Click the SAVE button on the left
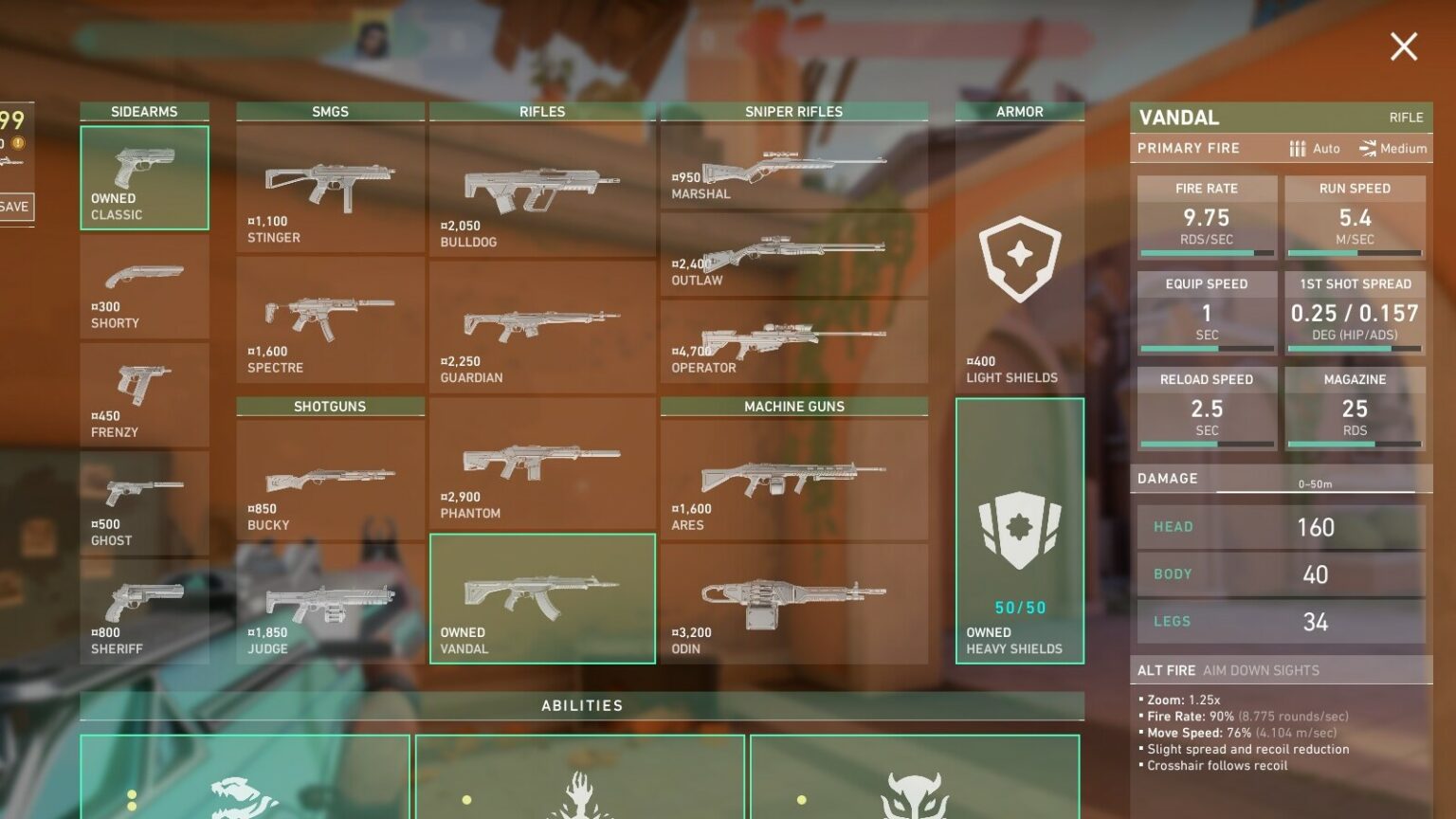This screenshot has width=1456, height=819. (x=16, y=207)
